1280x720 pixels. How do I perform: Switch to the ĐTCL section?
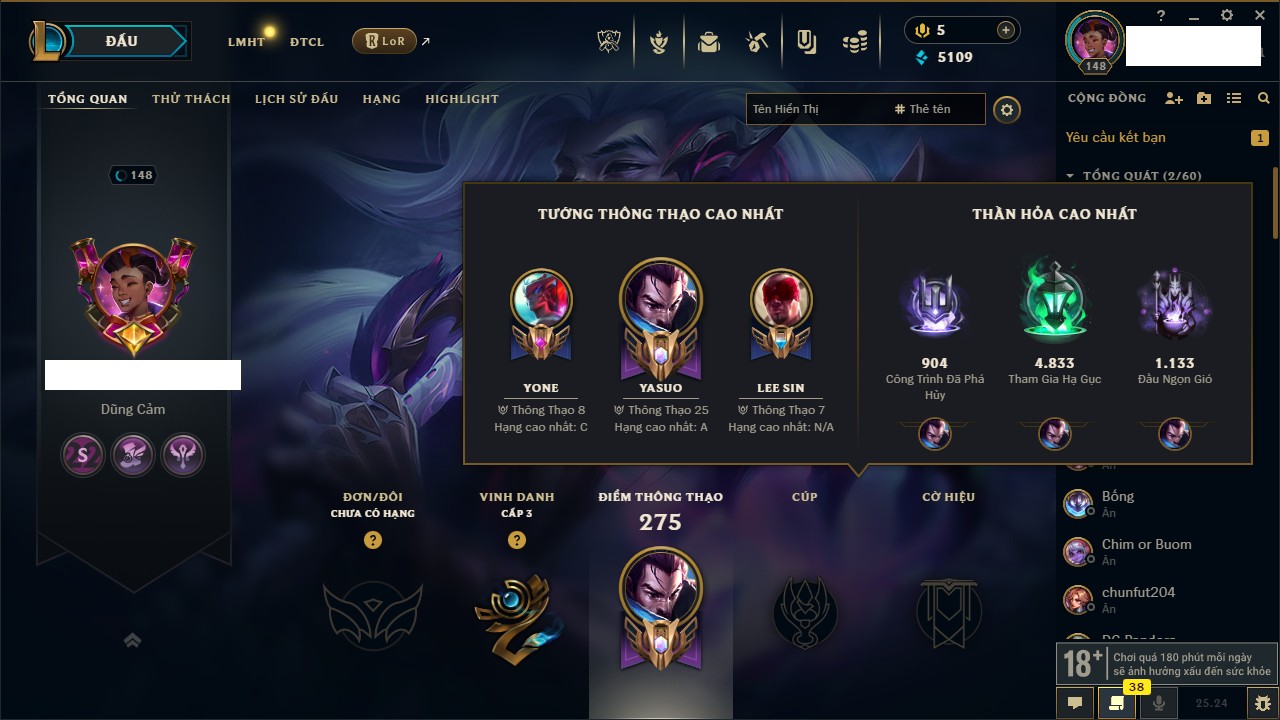click(x=307, y=42)
